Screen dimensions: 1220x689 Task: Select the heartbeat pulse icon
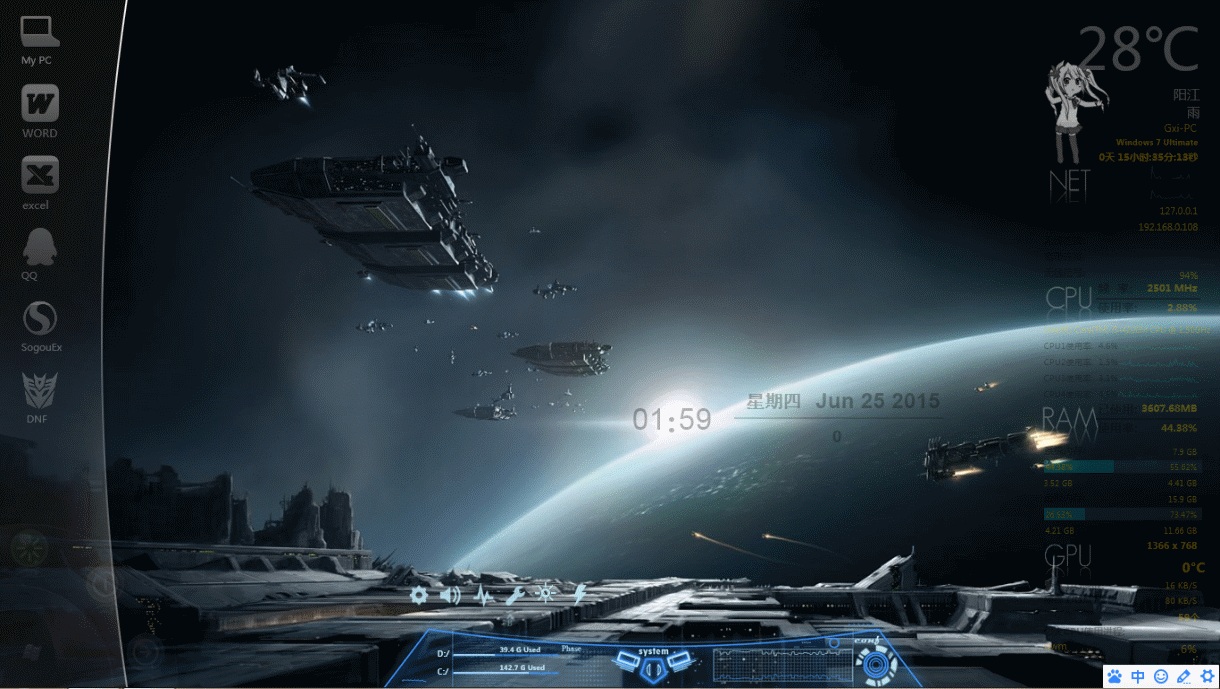tap(483, 596)
